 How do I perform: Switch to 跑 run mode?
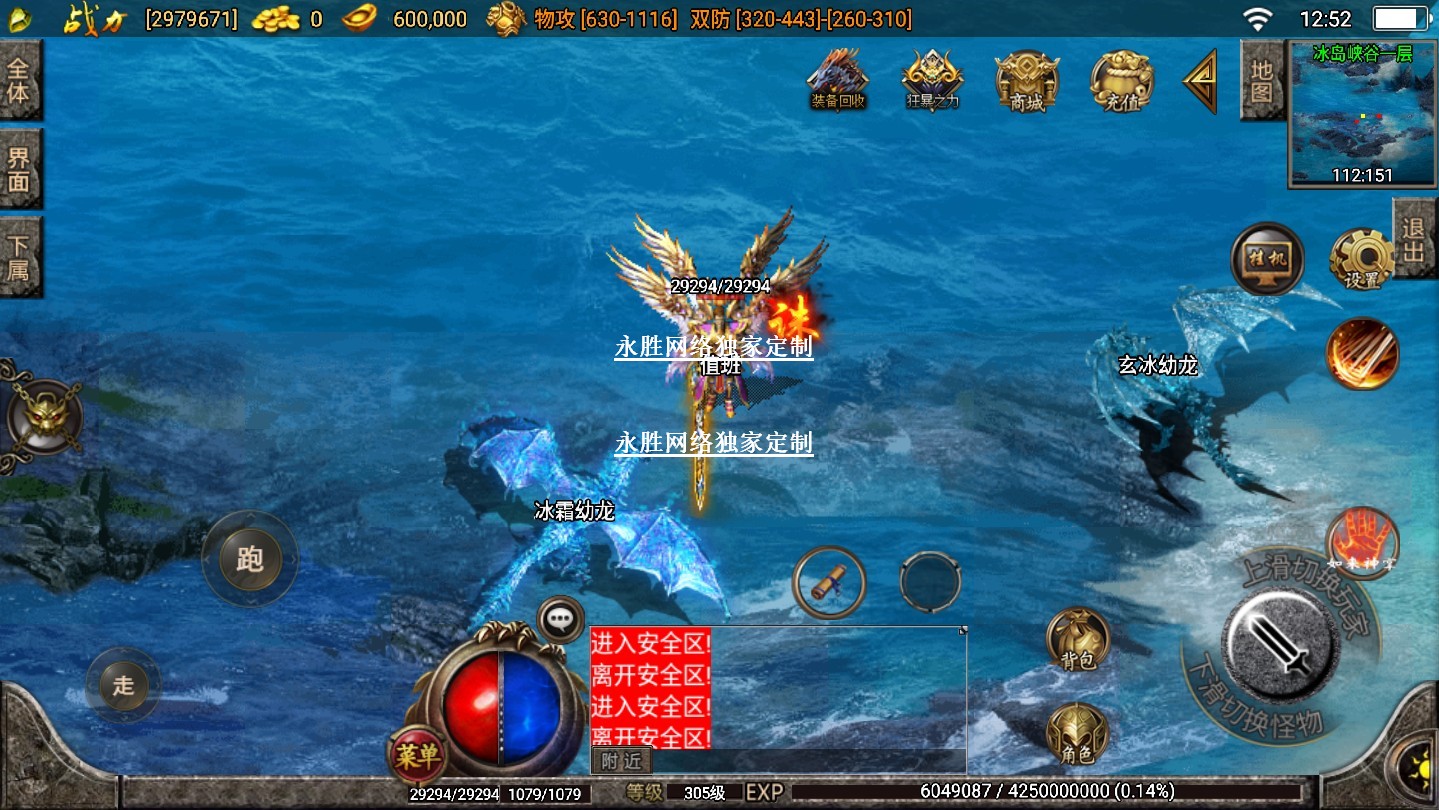249,558
